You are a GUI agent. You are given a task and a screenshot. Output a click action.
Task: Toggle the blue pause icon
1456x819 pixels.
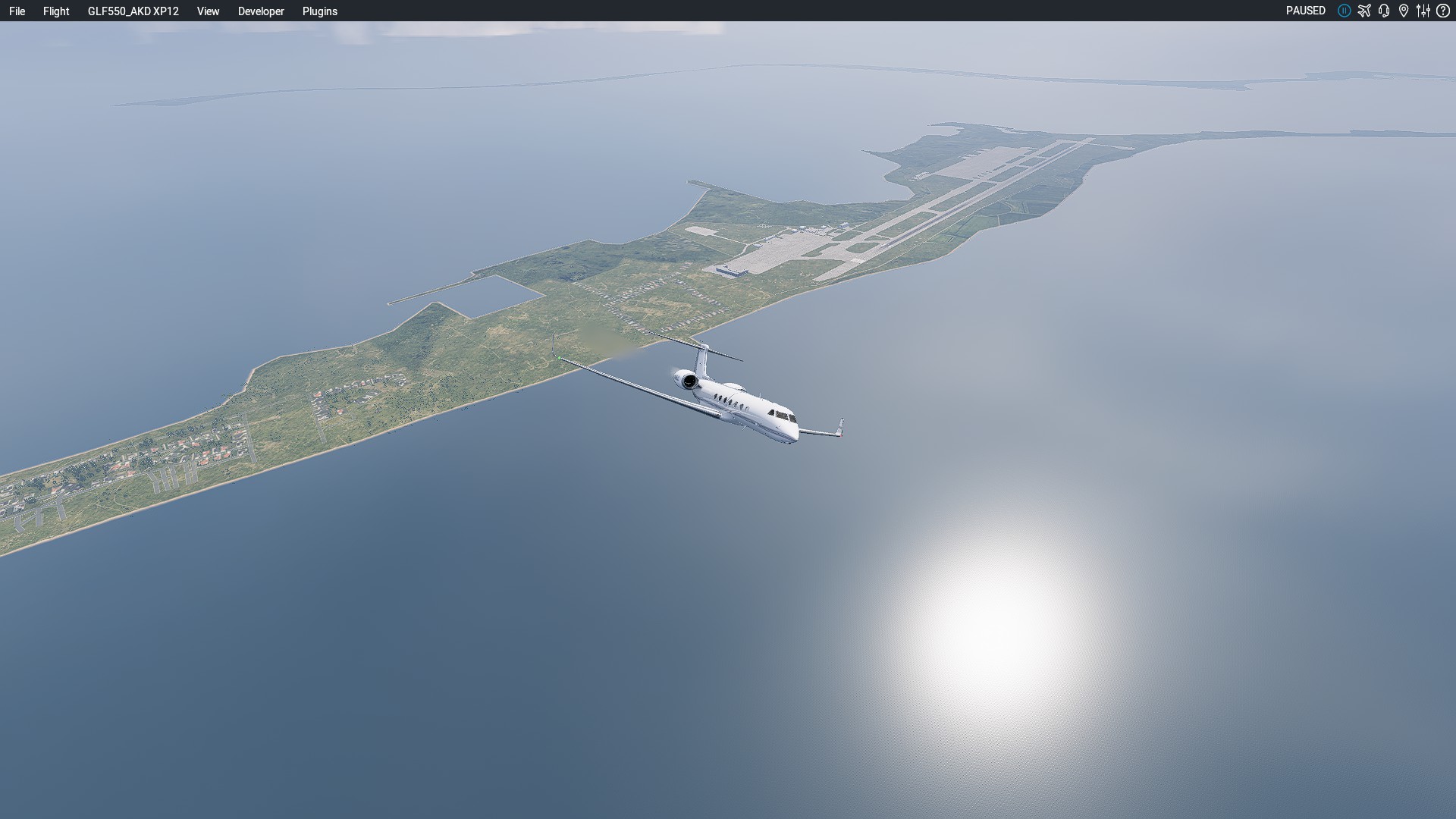tap(1344, 11)
